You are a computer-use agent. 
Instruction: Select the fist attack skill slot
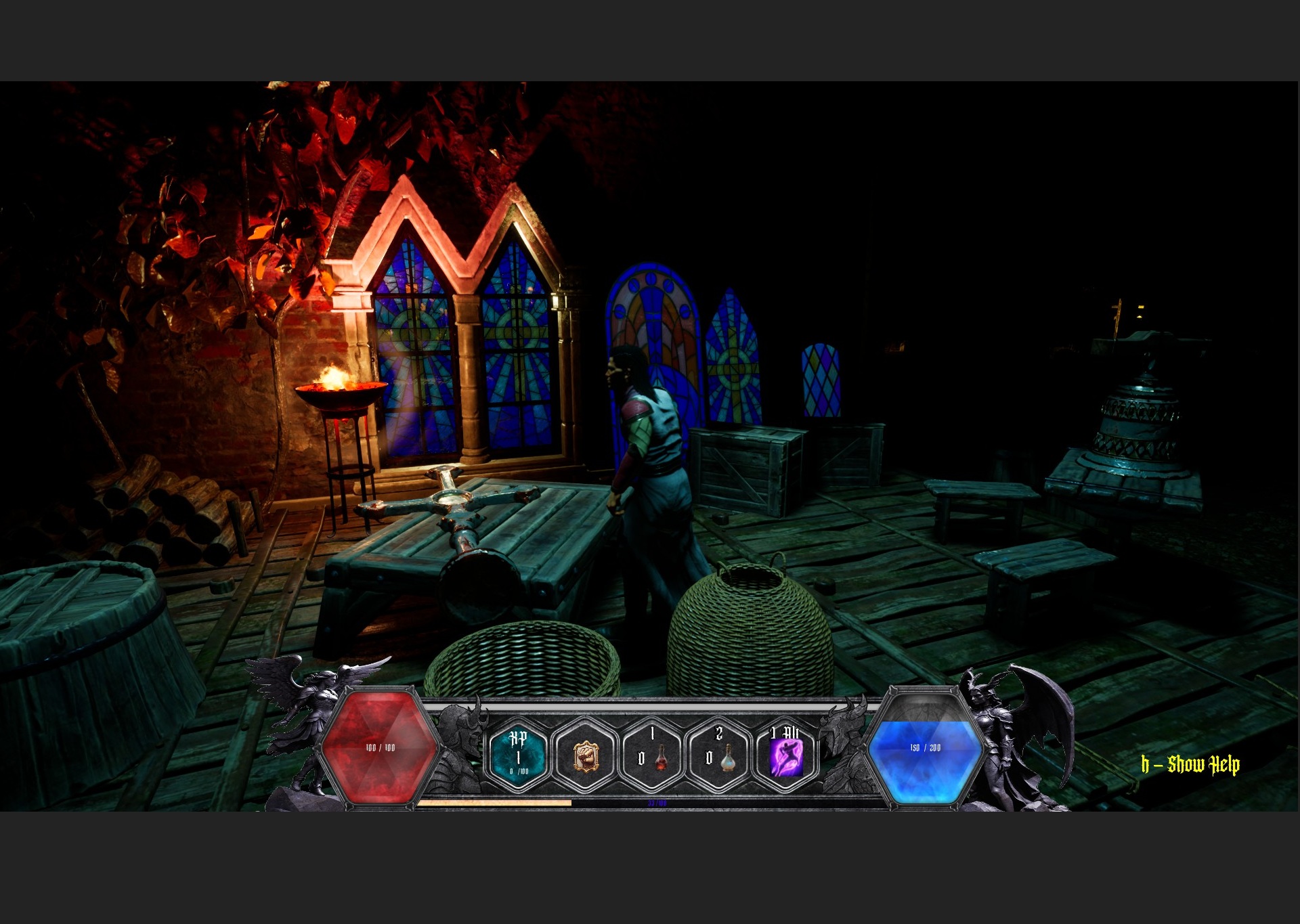585,755
